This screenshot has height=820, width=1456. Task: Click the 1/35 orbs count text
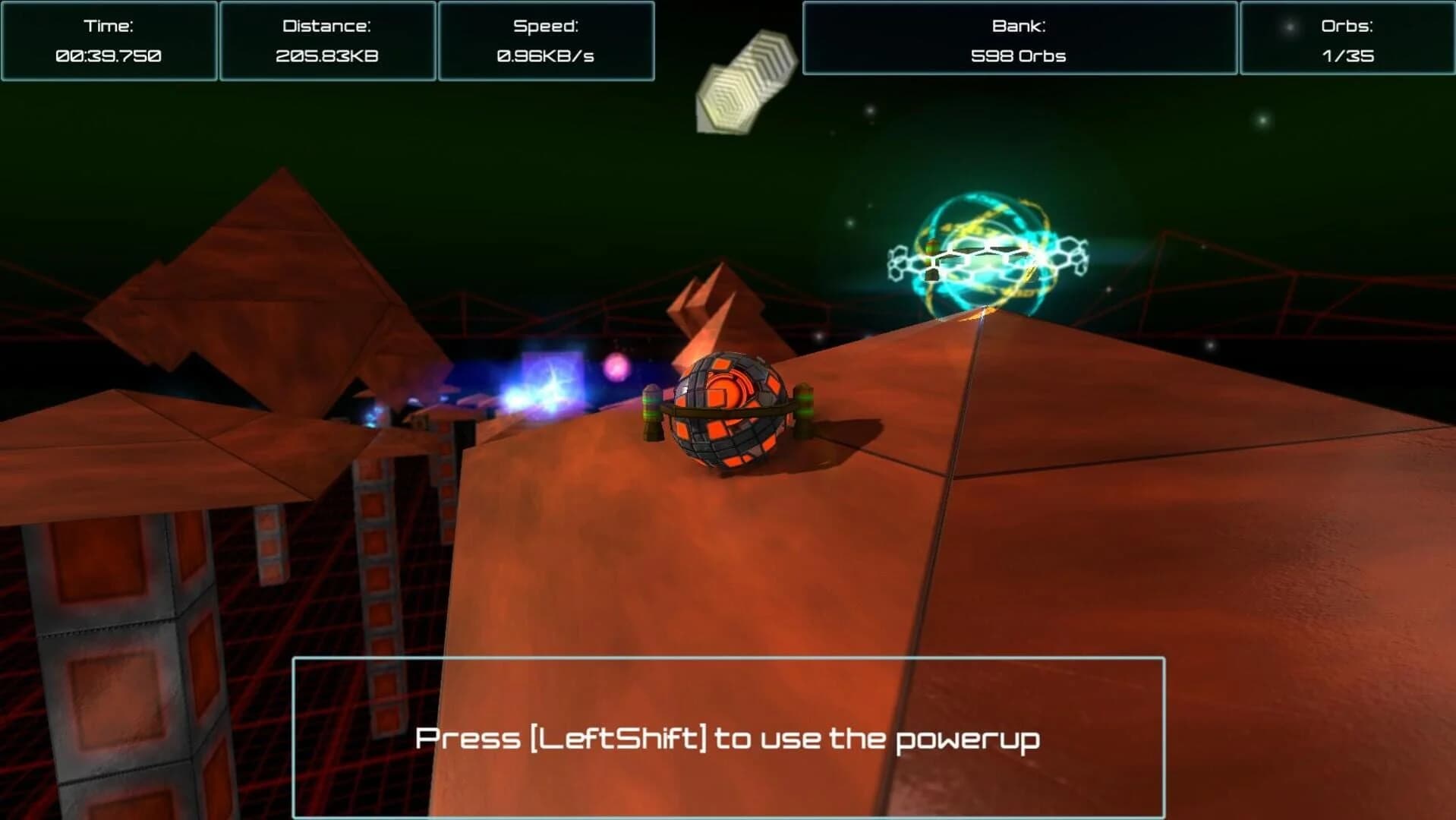click(x=1349, y=55)
